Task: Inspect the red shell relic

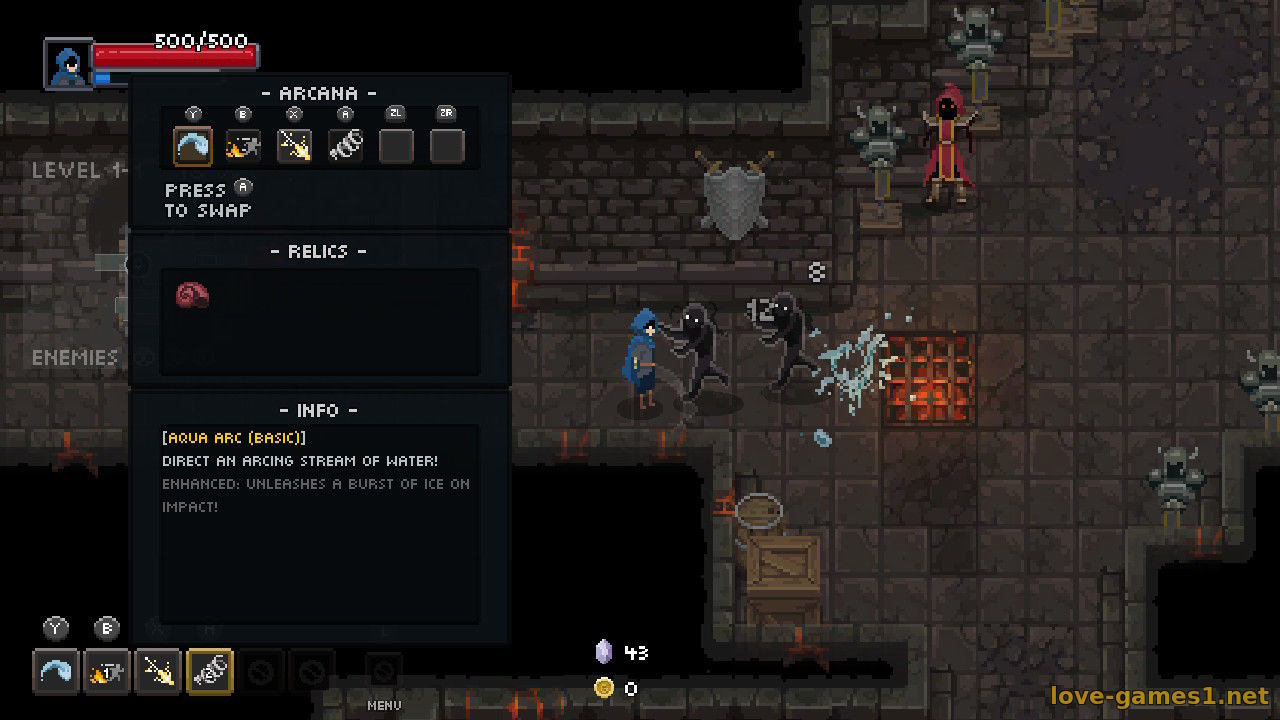Action: (x=192, y=295)
